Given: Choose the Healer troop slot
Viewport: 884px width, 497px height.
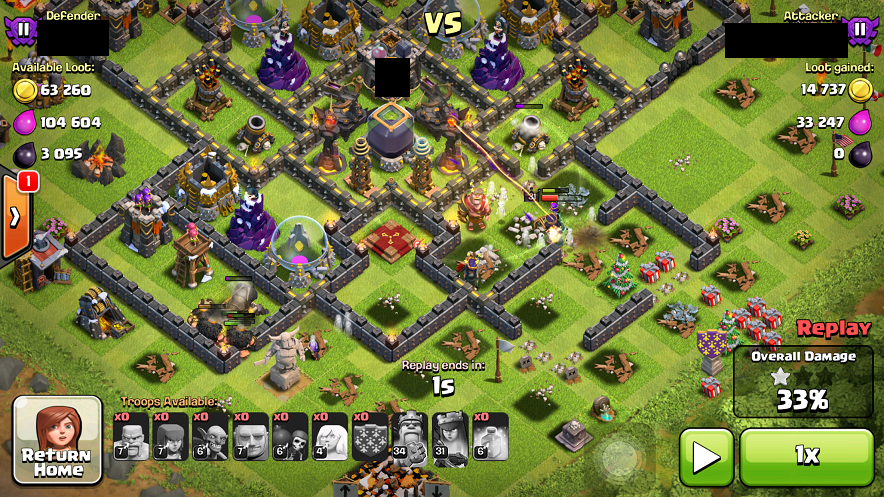Looking at the screenshot, I should [331, 437].
